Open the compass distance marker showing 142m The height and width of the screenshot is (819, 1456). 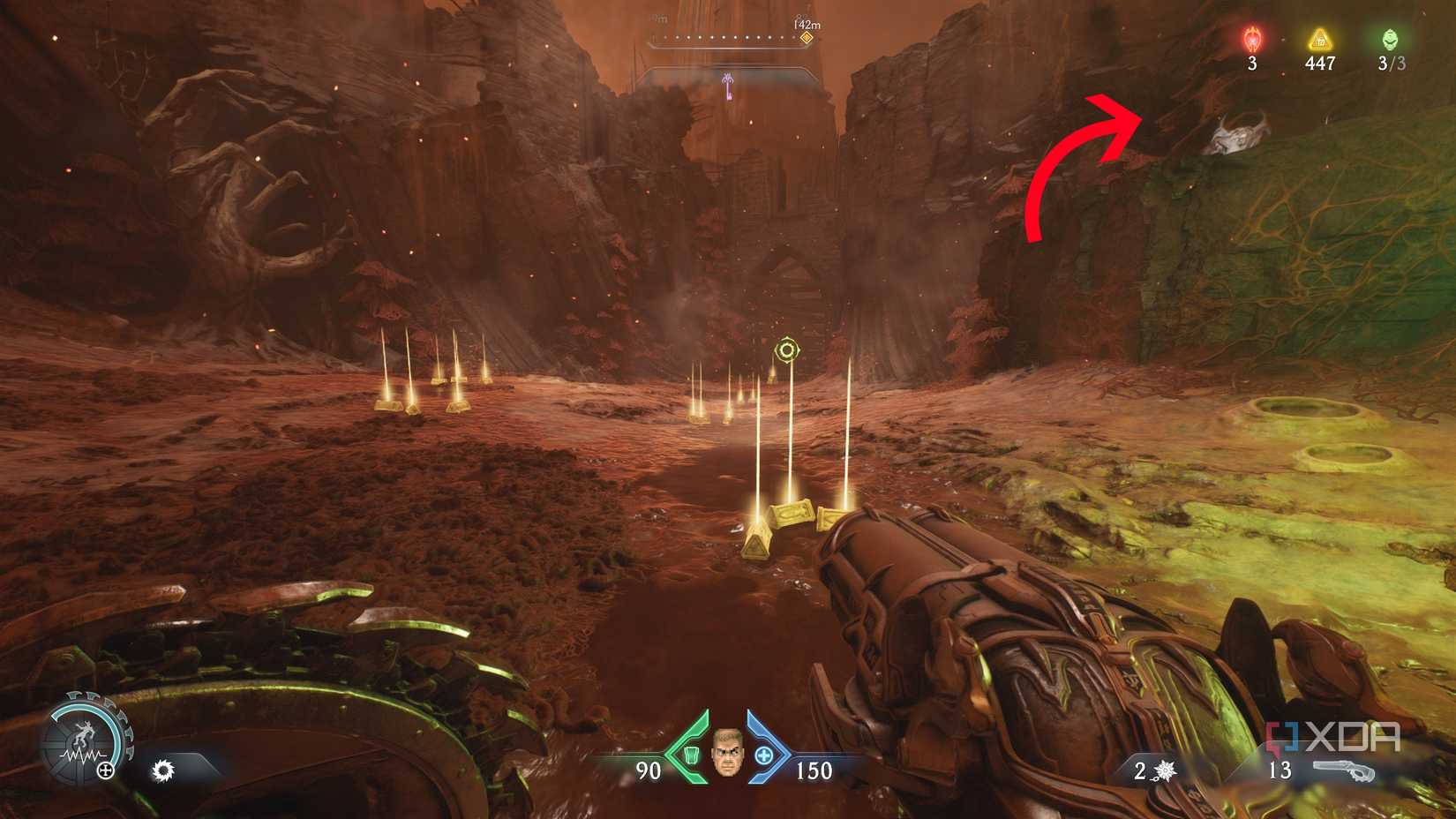click(805, 28)
